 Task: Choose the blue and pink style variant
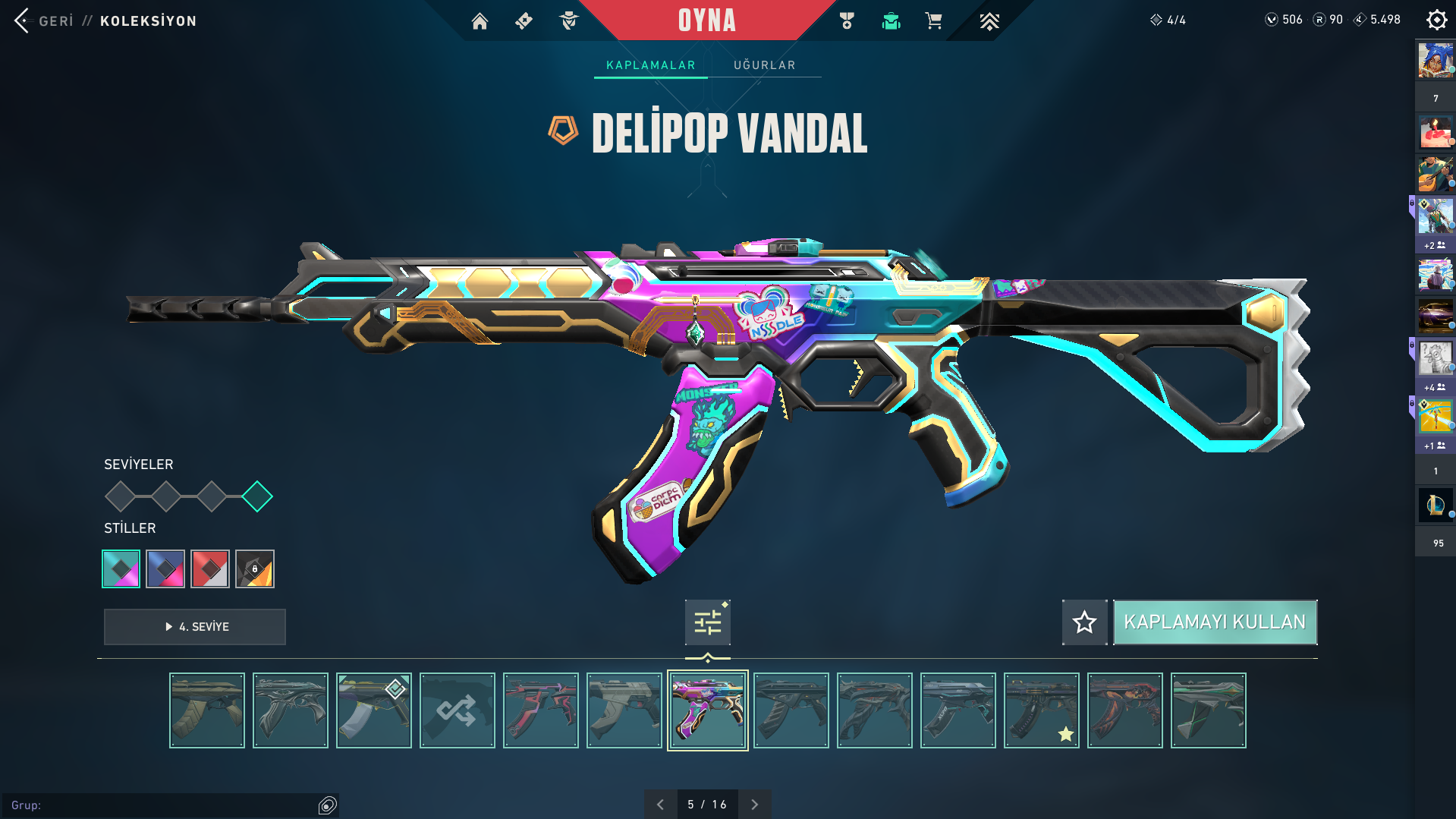[x=165, y=569]
